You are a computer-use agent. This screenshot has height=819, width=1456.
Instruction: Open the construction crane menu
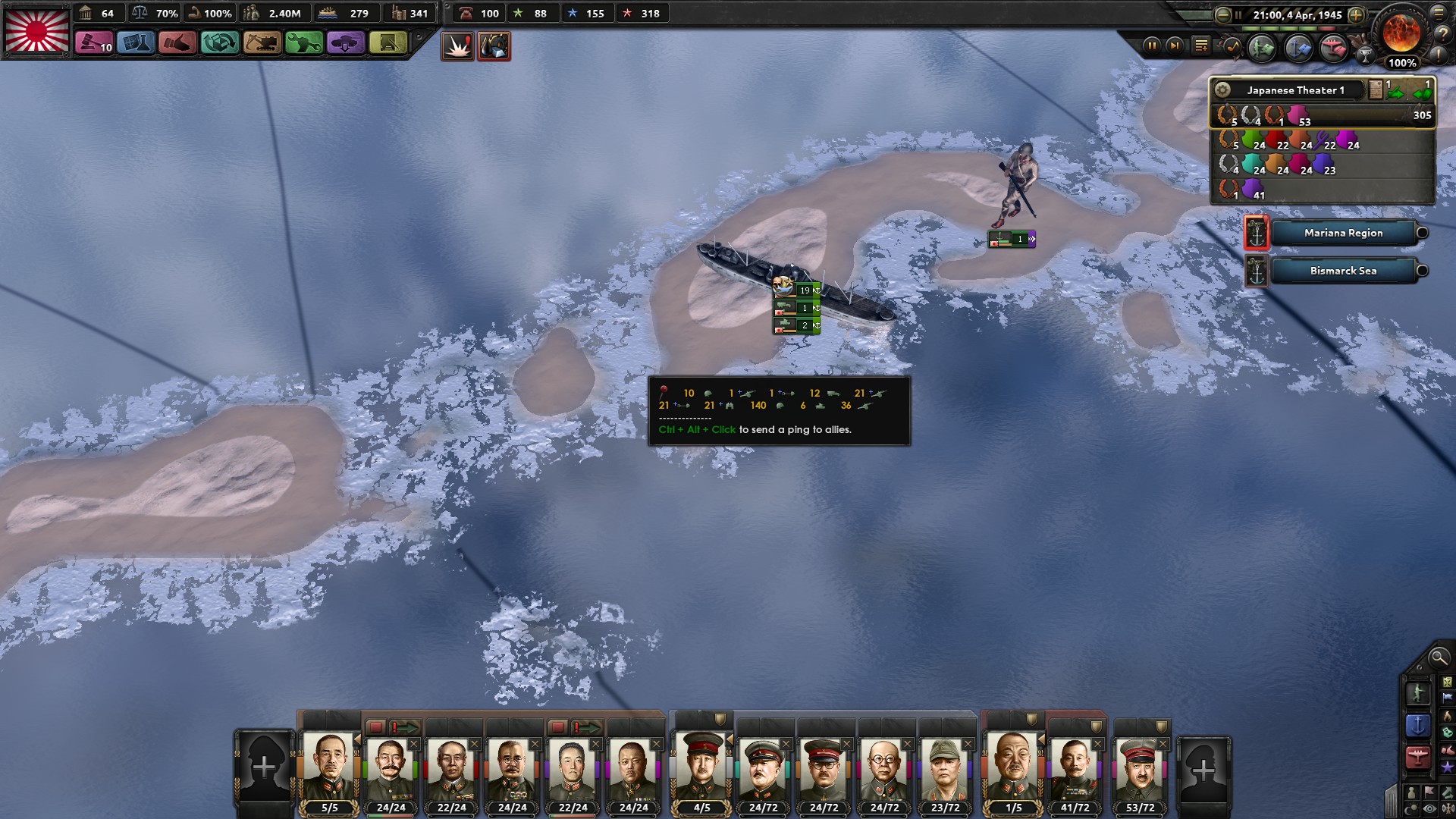click(x=262, y=43)
